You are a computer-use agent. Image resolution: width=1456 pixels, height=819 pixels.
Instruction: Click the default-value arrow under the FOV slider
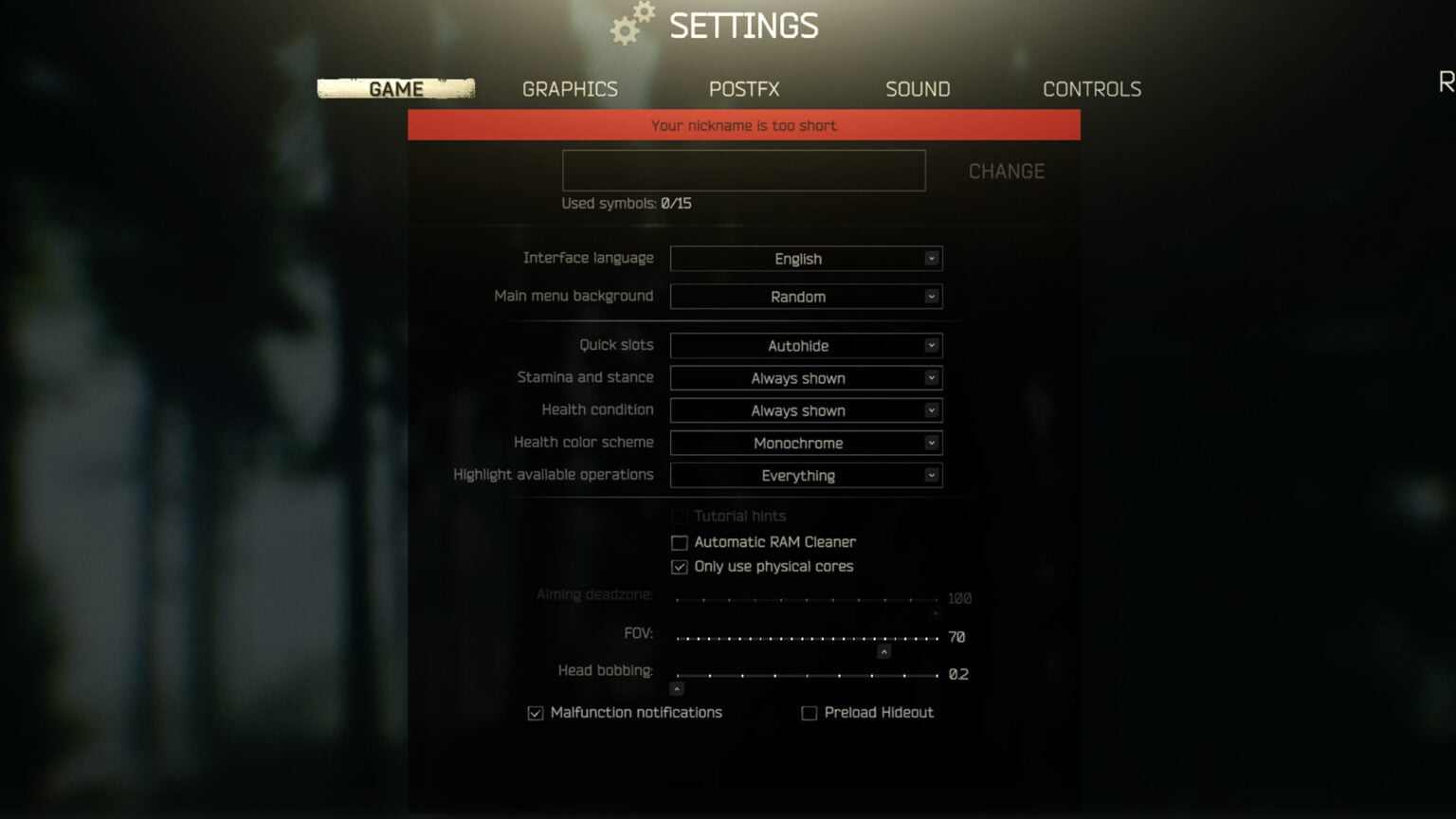(883, 651)
